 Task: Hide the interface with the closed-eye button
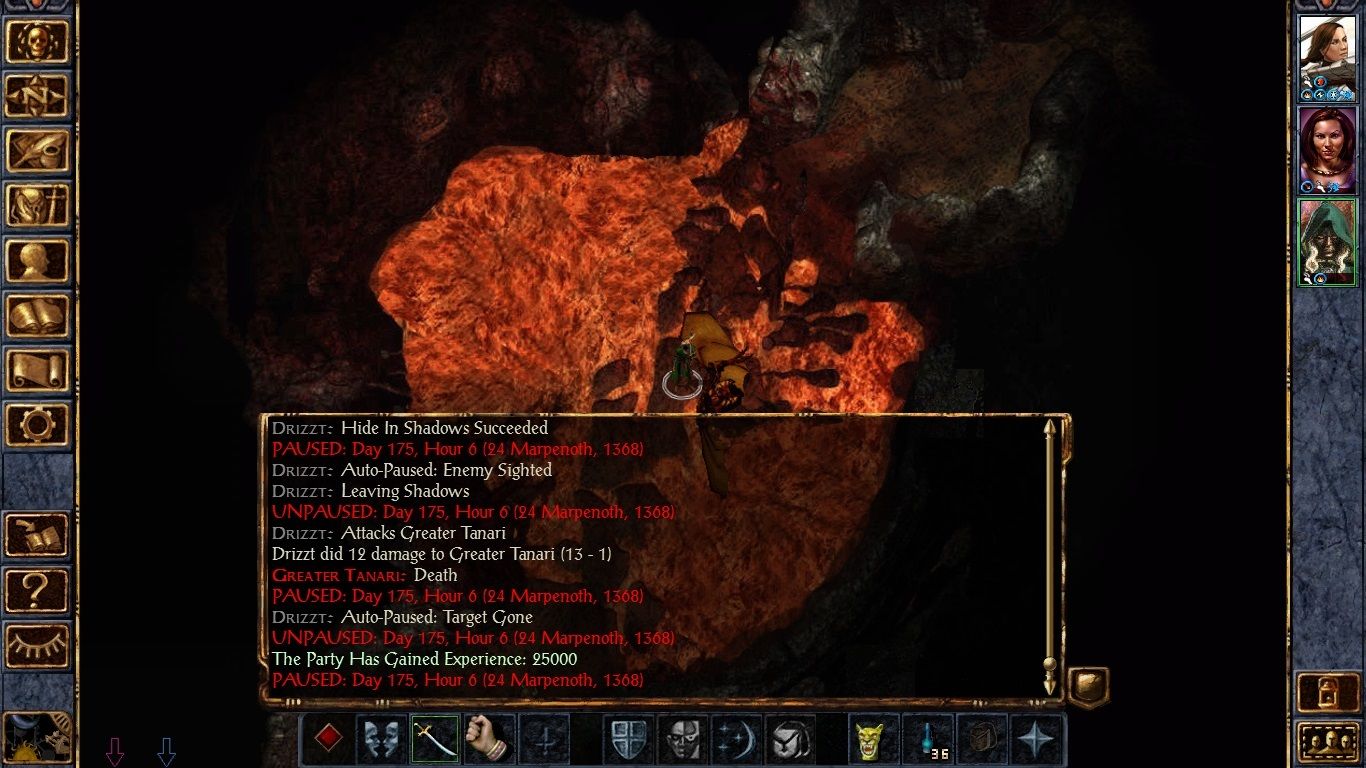click(x=38, y=645)
